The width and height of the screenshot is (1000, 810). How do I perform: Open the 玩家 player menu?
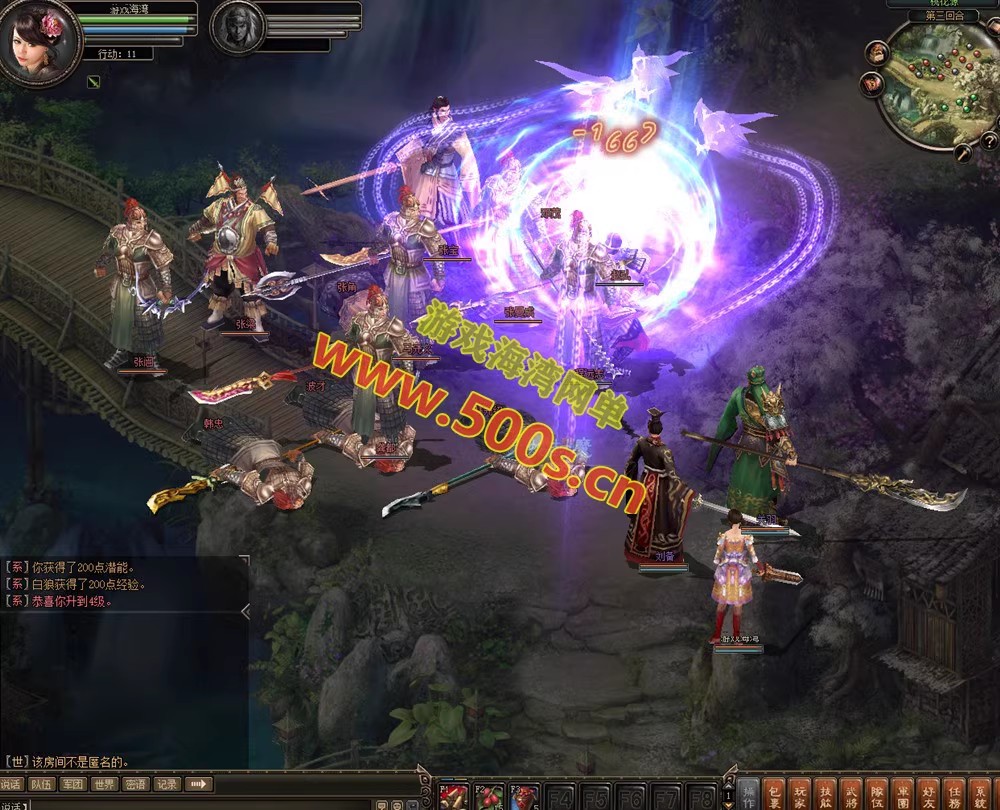(x=800, y=794)
